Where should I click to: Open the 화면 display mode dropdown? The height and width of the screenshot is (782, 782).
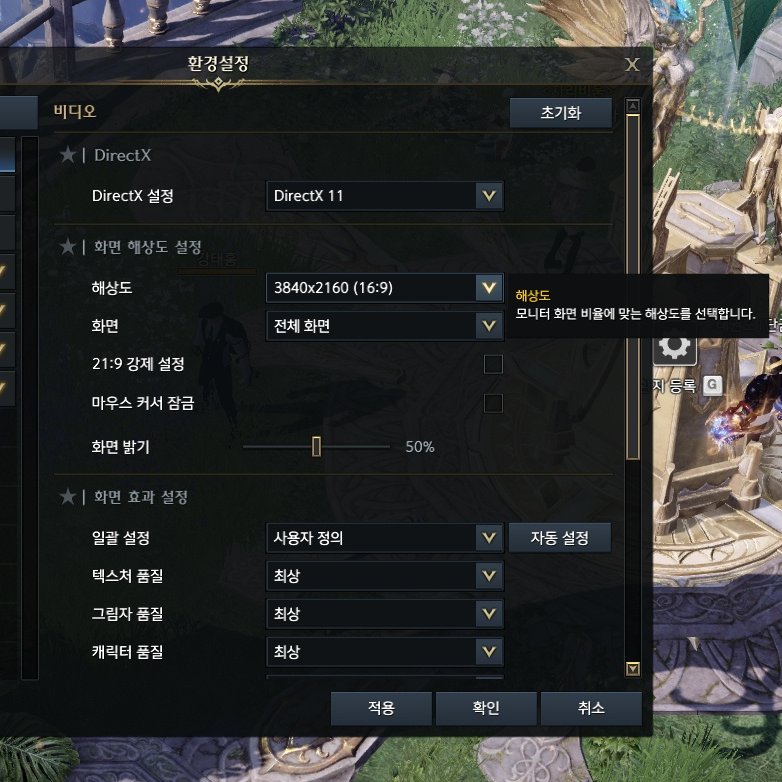click(x=385, y=326)
